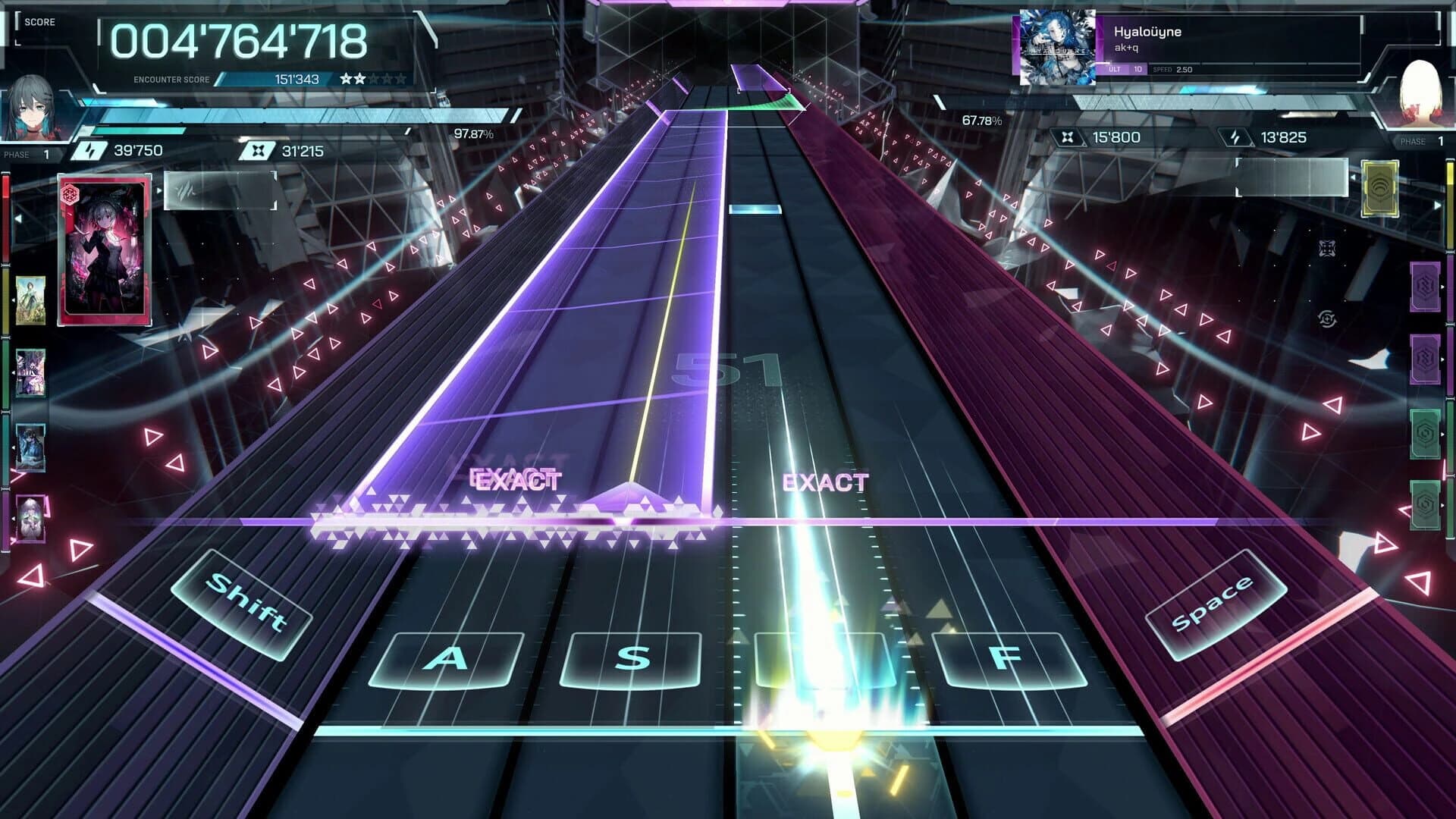Select the top purple hexagon card on the right
Image resolution: width=1456 pixels, height=819 pixels.
tap(1426, 284)
